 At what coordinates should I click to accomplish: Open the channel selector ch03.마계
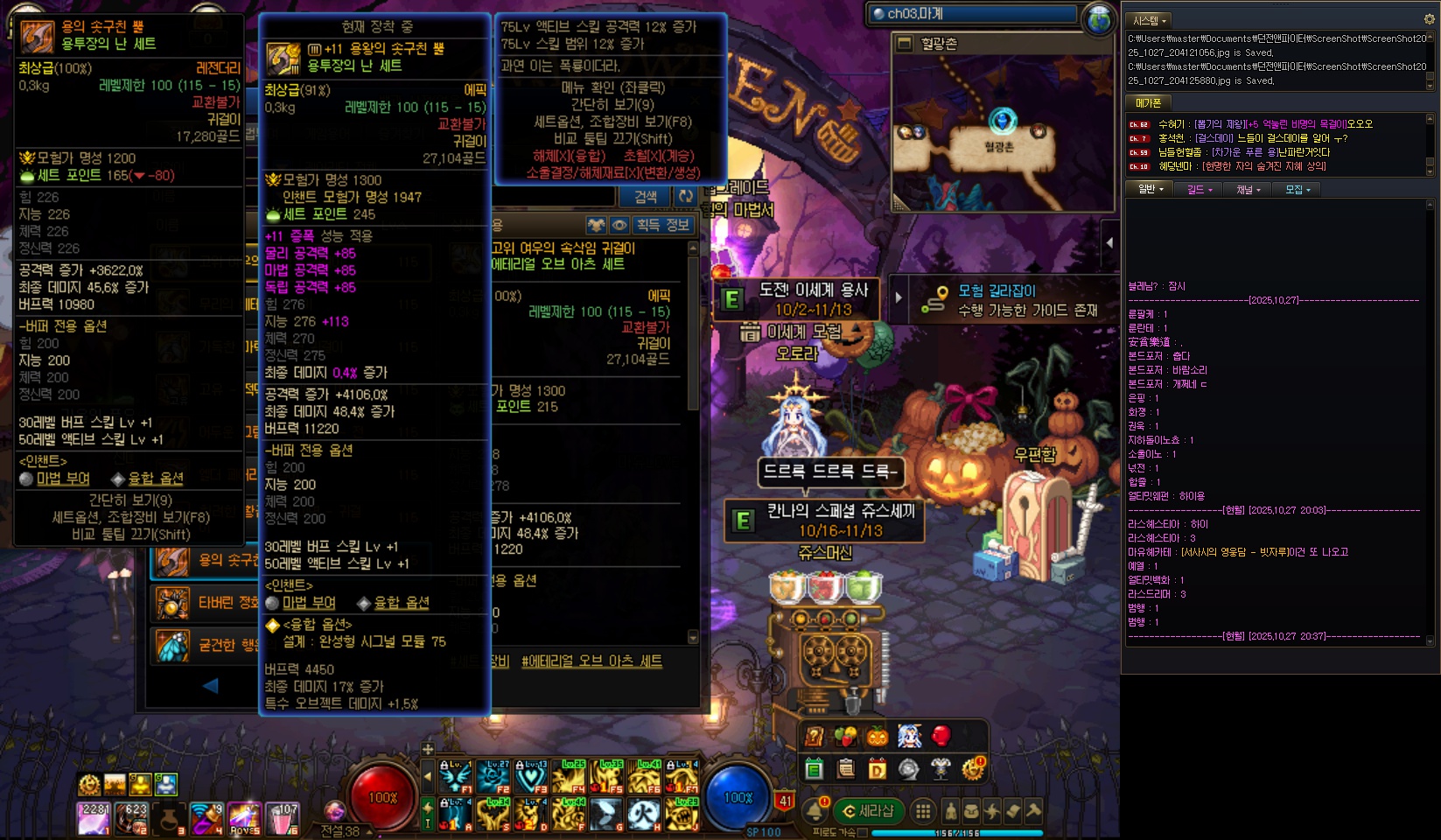point(973,14)
